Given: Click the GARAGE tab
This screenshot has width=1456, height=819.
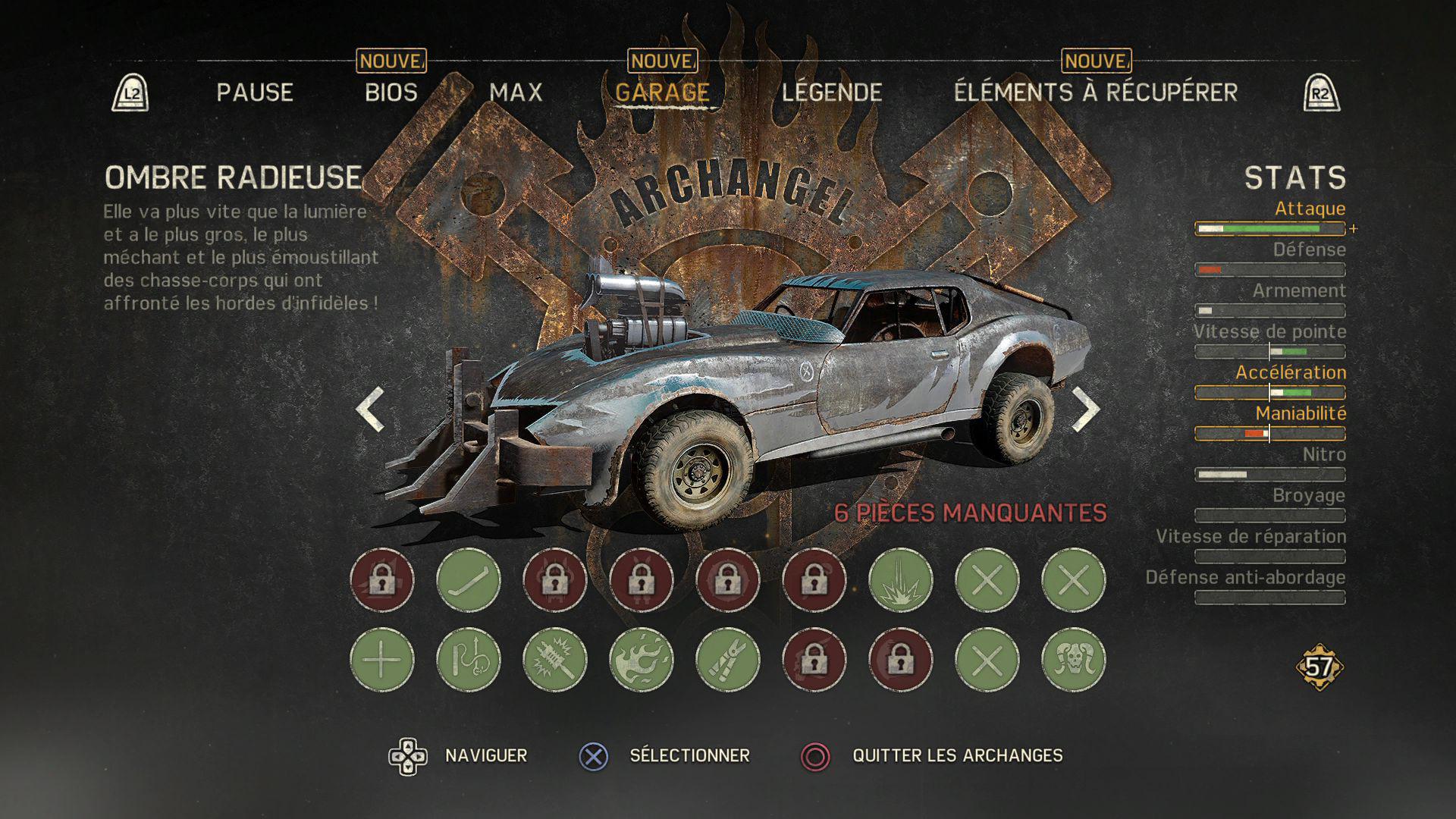Looking at the screenshot, I should click(662, 93).
